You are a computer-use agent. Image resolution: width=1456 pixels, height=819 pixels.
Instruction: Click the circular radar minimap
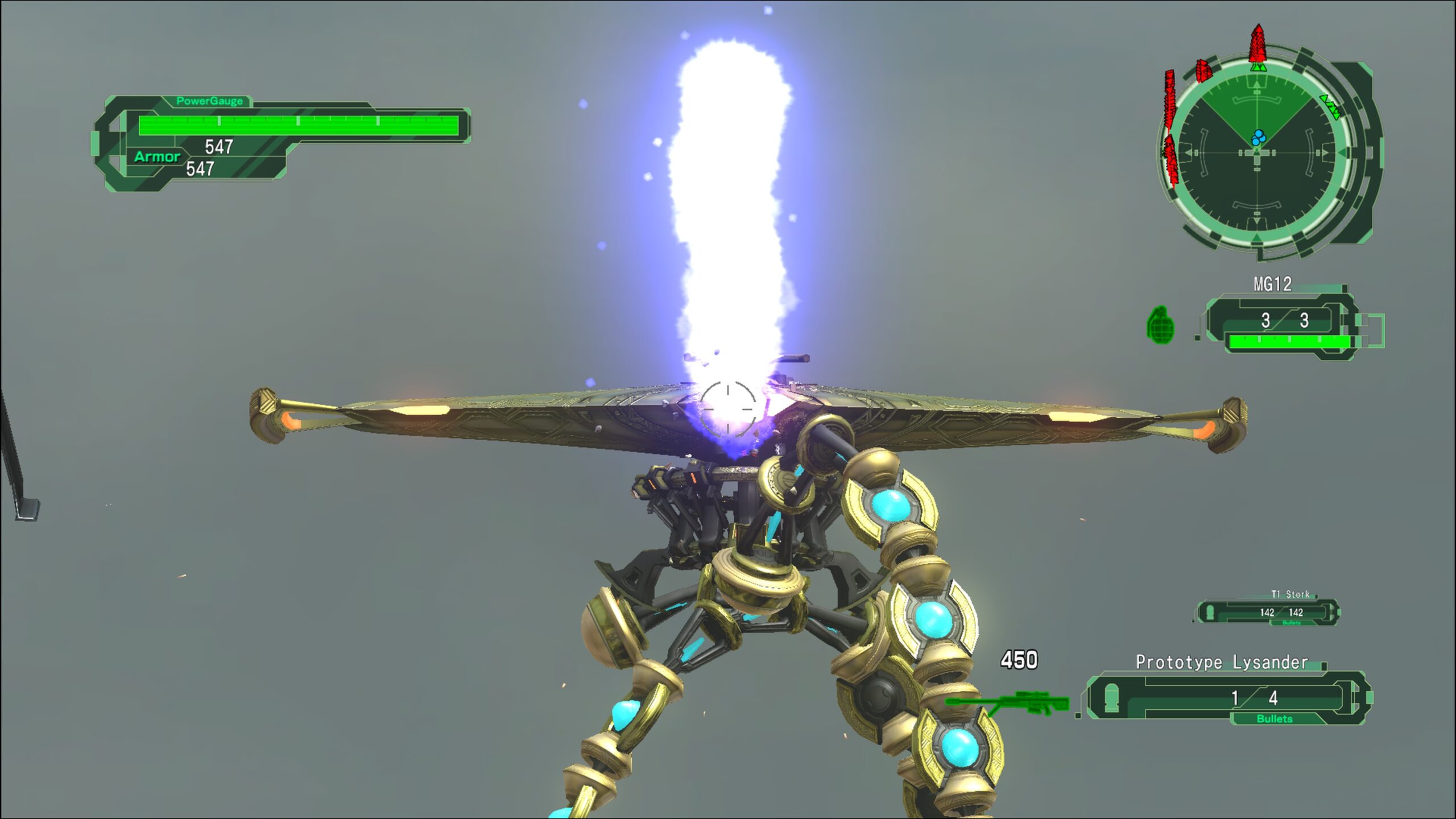click(x=1258, y=153)
